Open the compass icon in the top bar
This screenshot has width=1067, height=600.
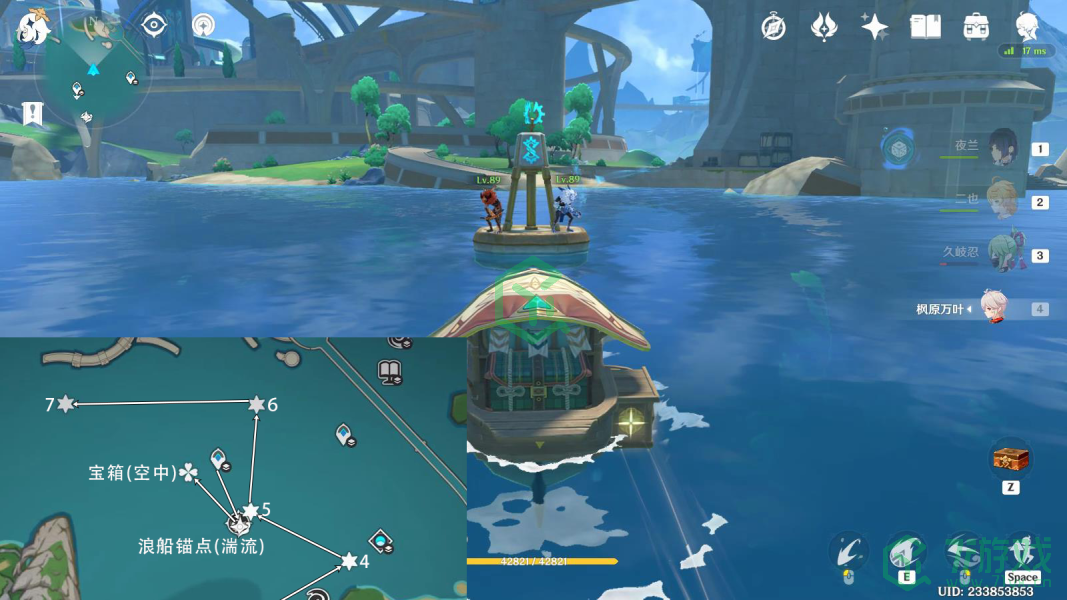[x=773, y=27]
